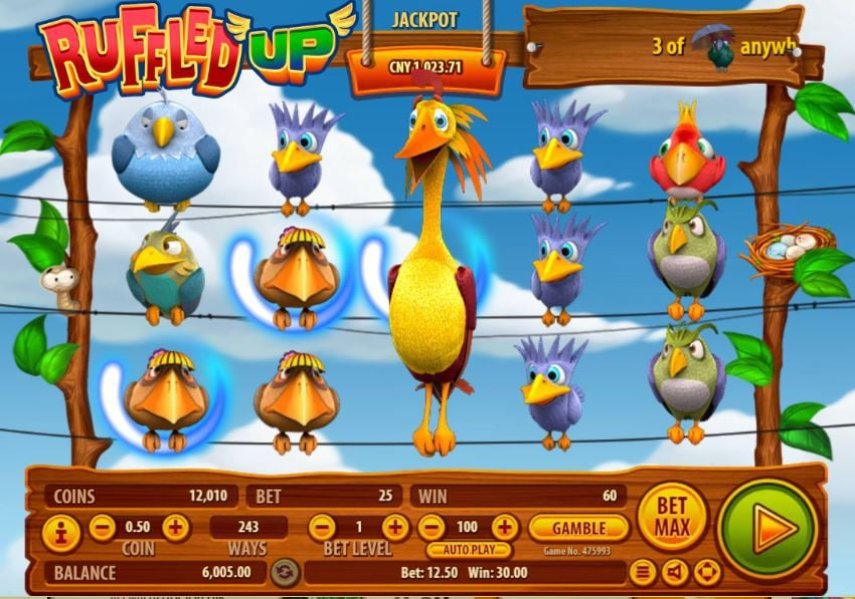Image resolution: width=855 pixels, height=599 pixels.
Task: Lower the bet level
Action: [321, 527]
